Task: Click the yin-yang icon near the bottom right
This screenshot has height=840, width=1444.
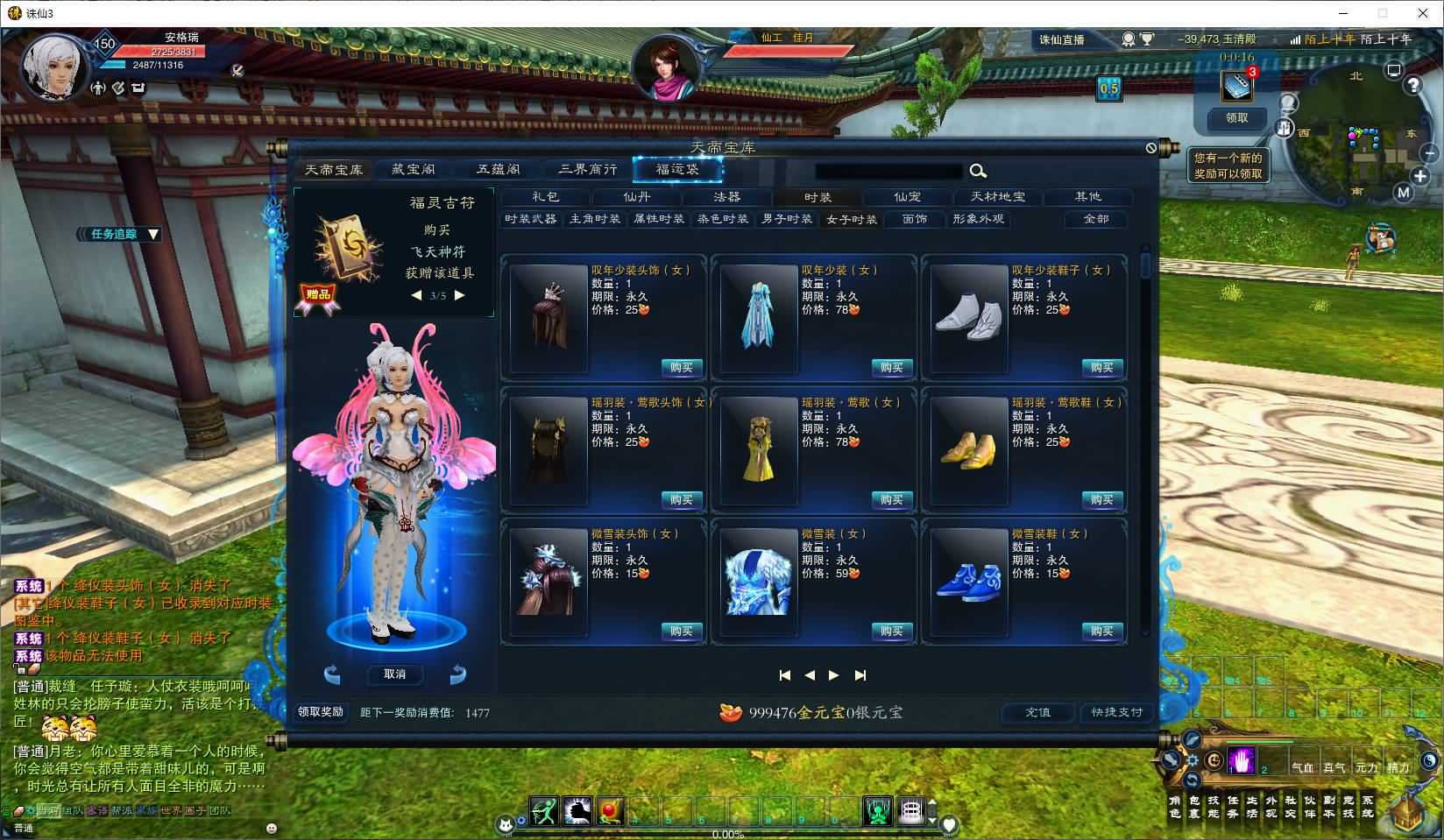Action: pyautogui.click(x=1428, y=760)
